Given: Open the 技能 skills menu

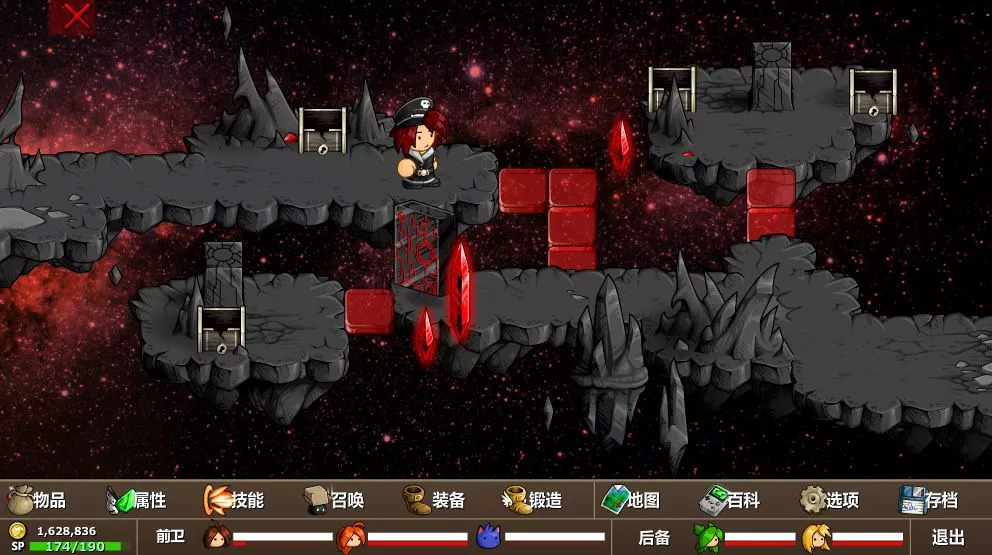Looking at the screenshot, I should (234, 500).
